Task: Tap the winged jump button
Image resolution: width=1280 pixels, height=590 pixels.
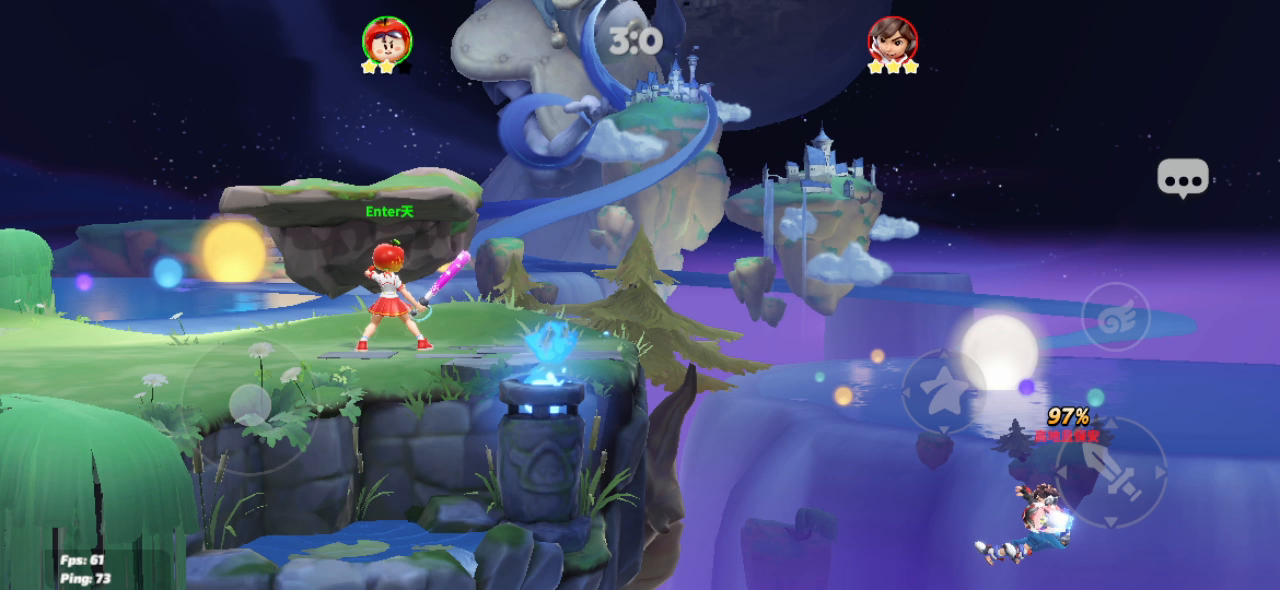Action: point(1115,317)
